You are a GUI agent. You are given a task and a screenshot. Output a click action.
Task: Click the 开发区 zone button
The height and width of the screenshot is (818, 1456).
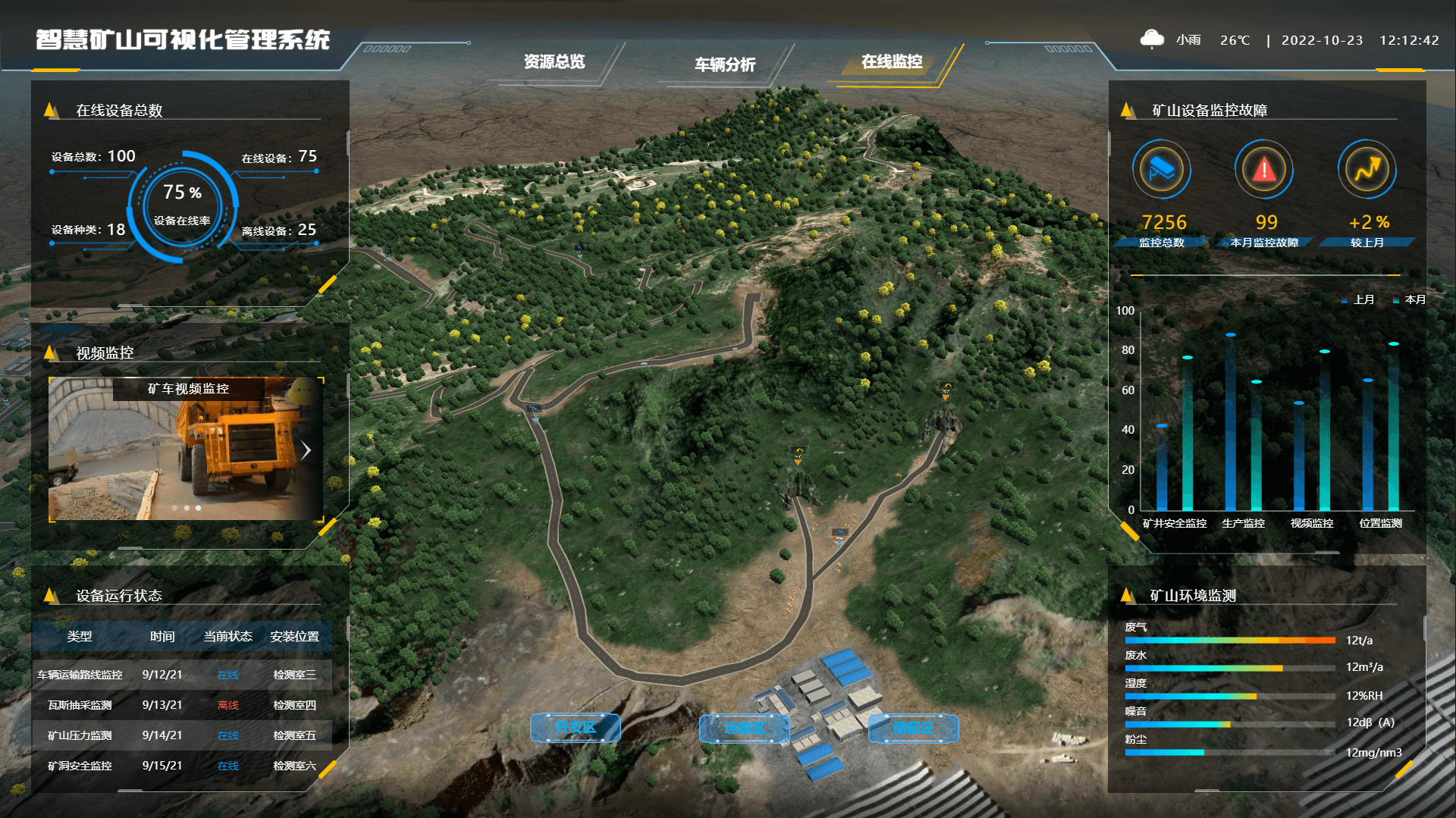coord(576,728)
